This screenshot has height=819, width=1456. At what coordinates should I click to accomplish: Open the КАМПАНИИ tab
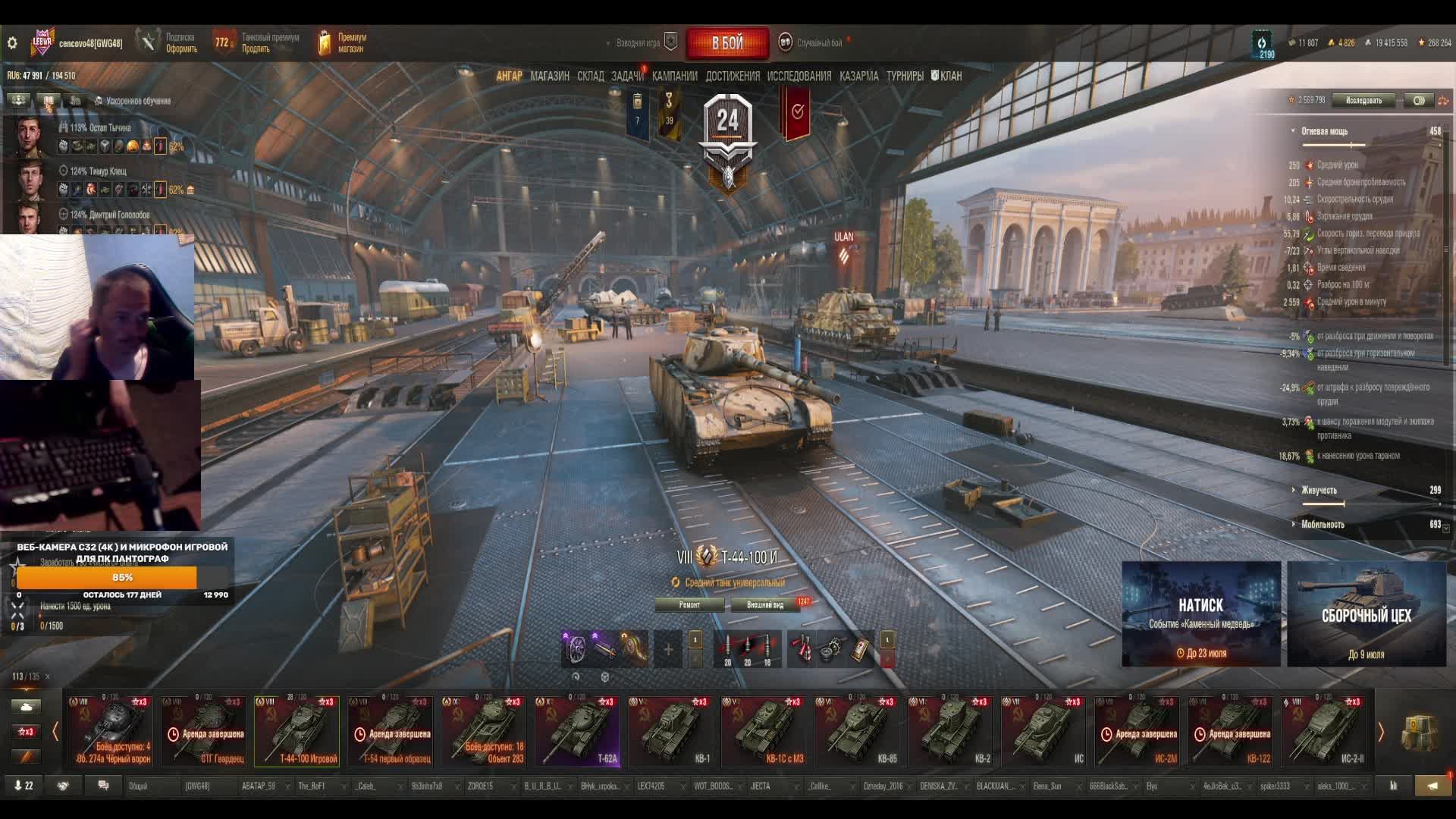[674, 76]
